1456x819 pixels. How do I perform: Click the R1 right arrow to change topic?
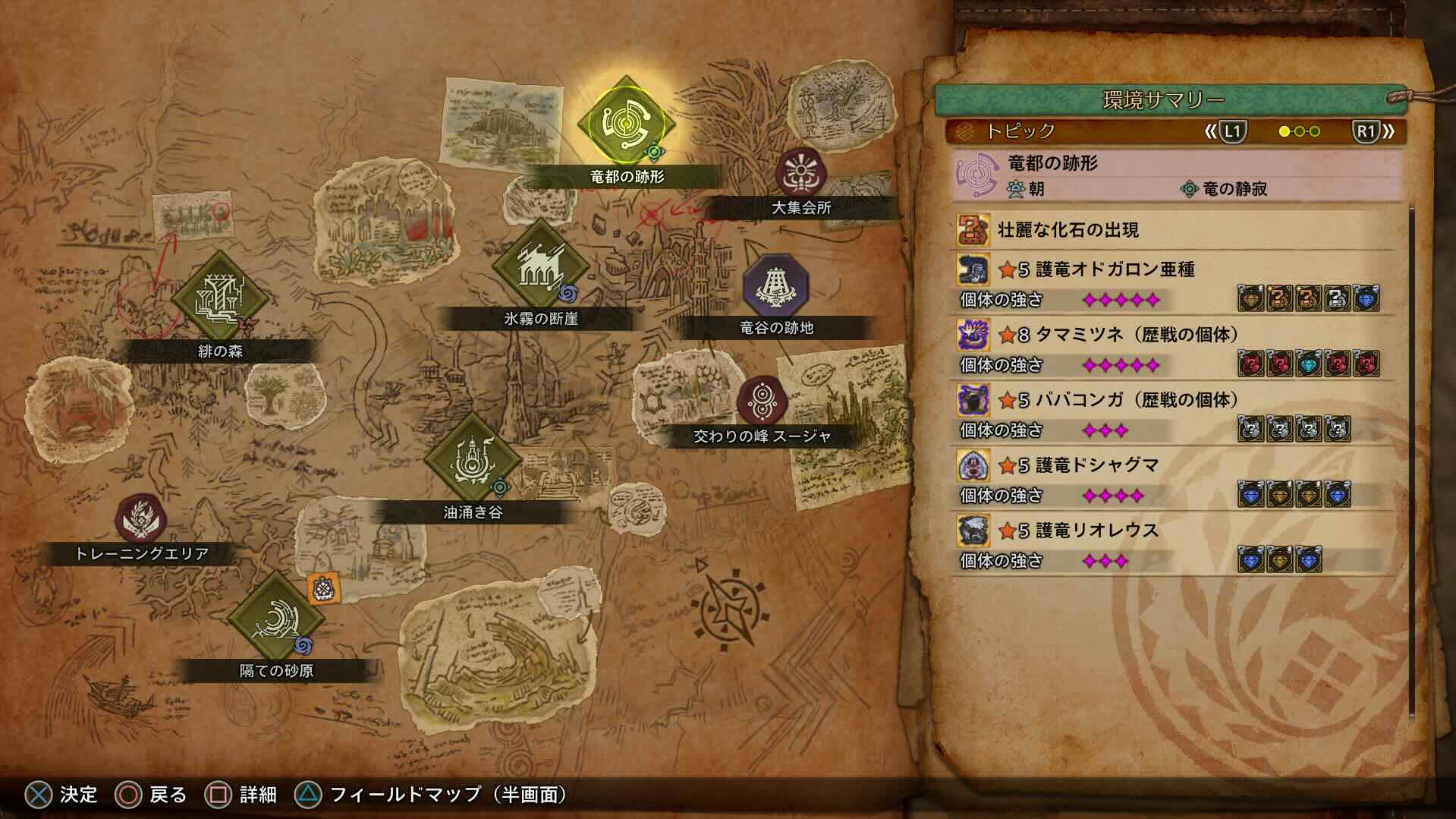pos(1389,131)
